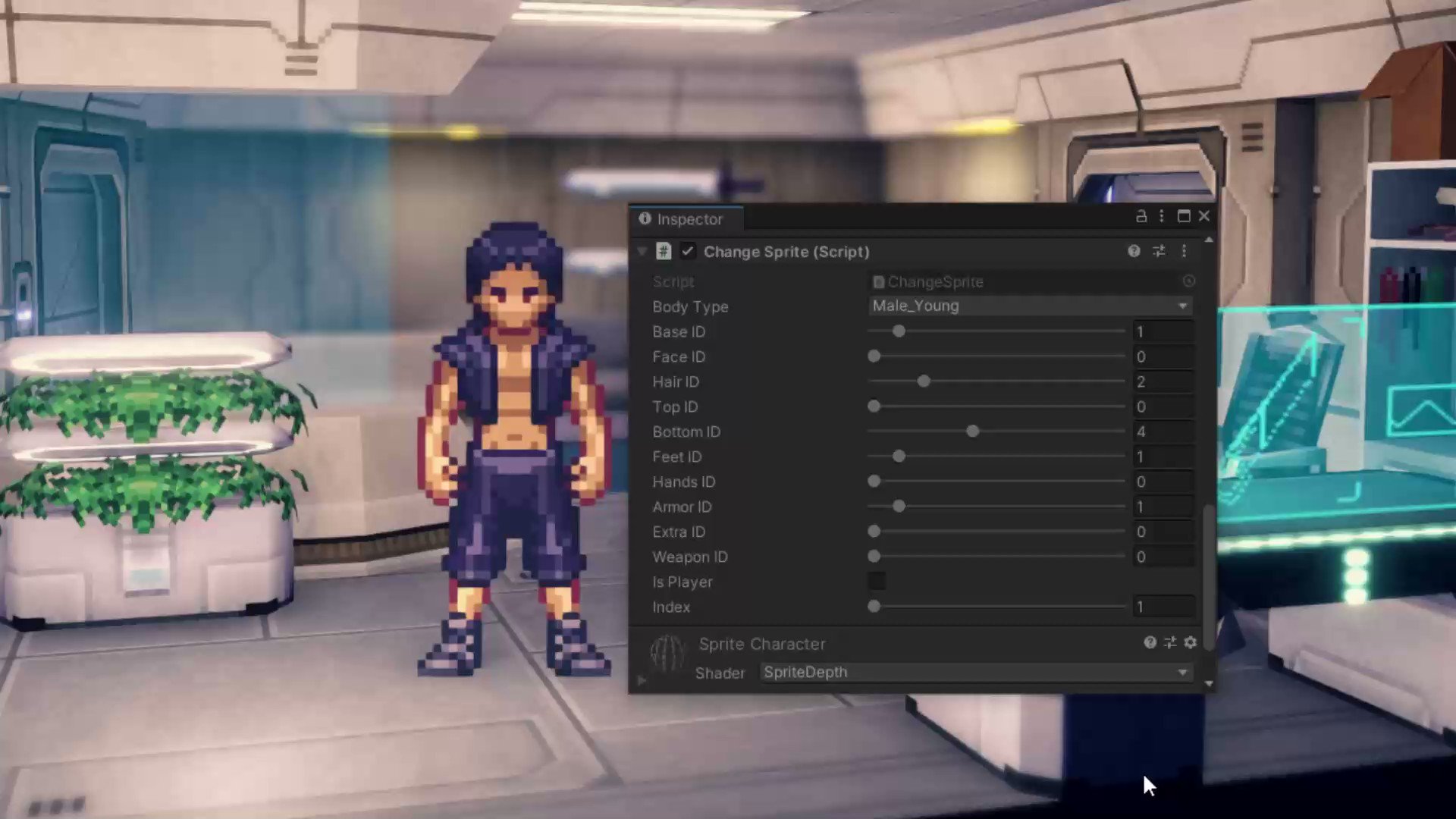Open the Body Type dropdown showing Male_Young

[x=1028, y=306]
